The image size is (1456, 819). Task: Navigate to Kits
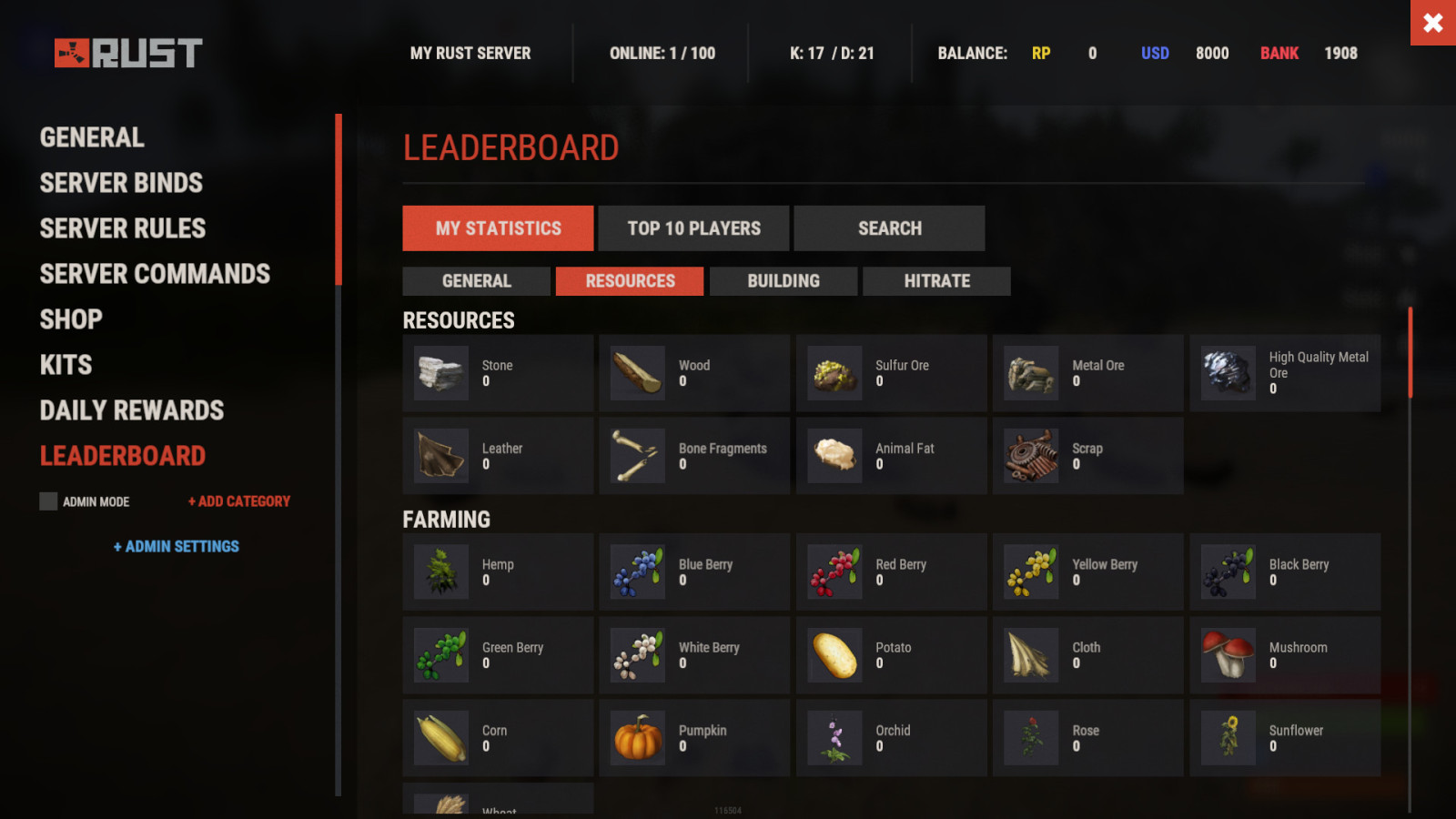point(65,364)
